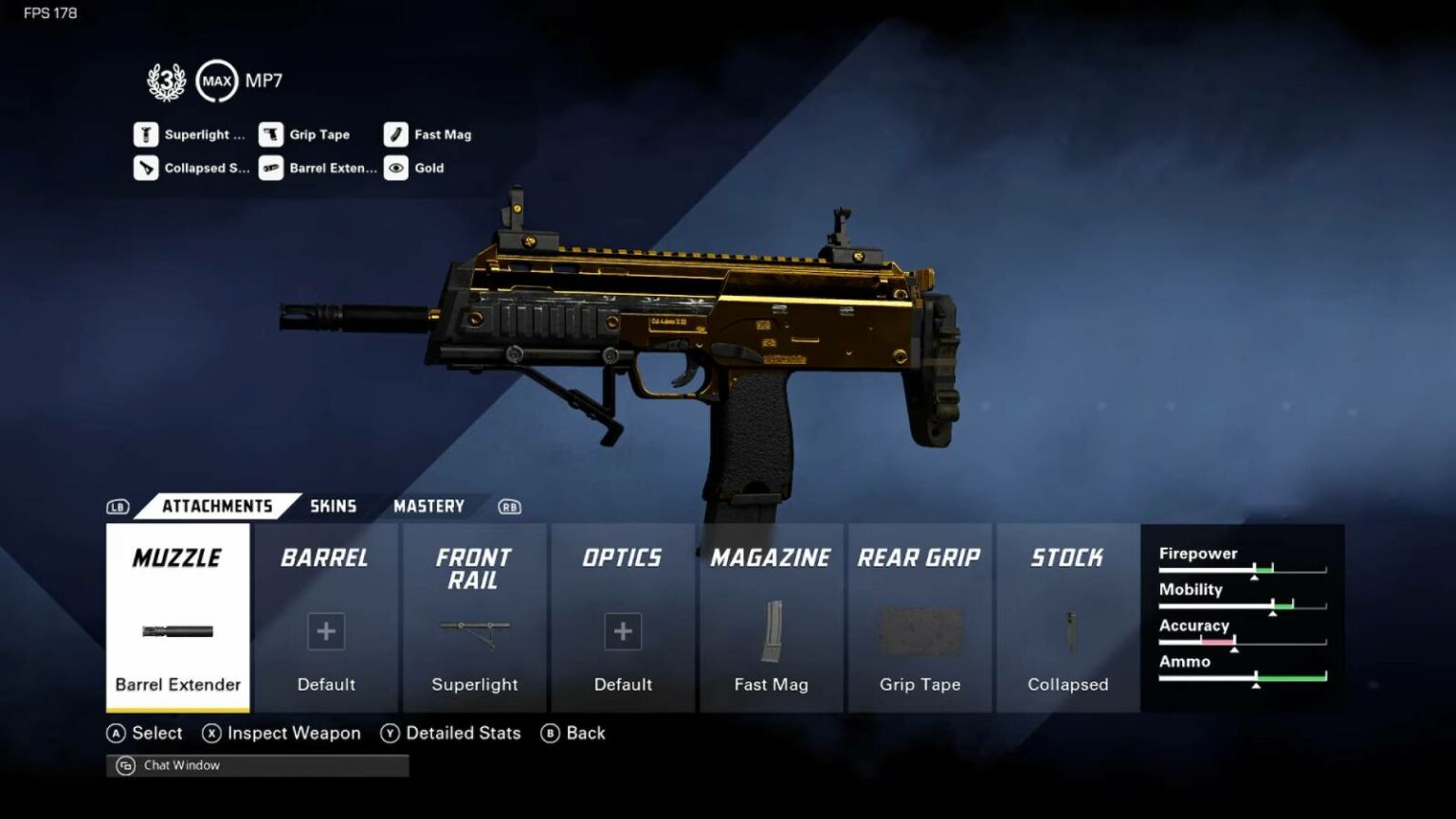Select the Barrel Extender muzzle attachment
The image size is (1456, 819).
click(176, 631)
